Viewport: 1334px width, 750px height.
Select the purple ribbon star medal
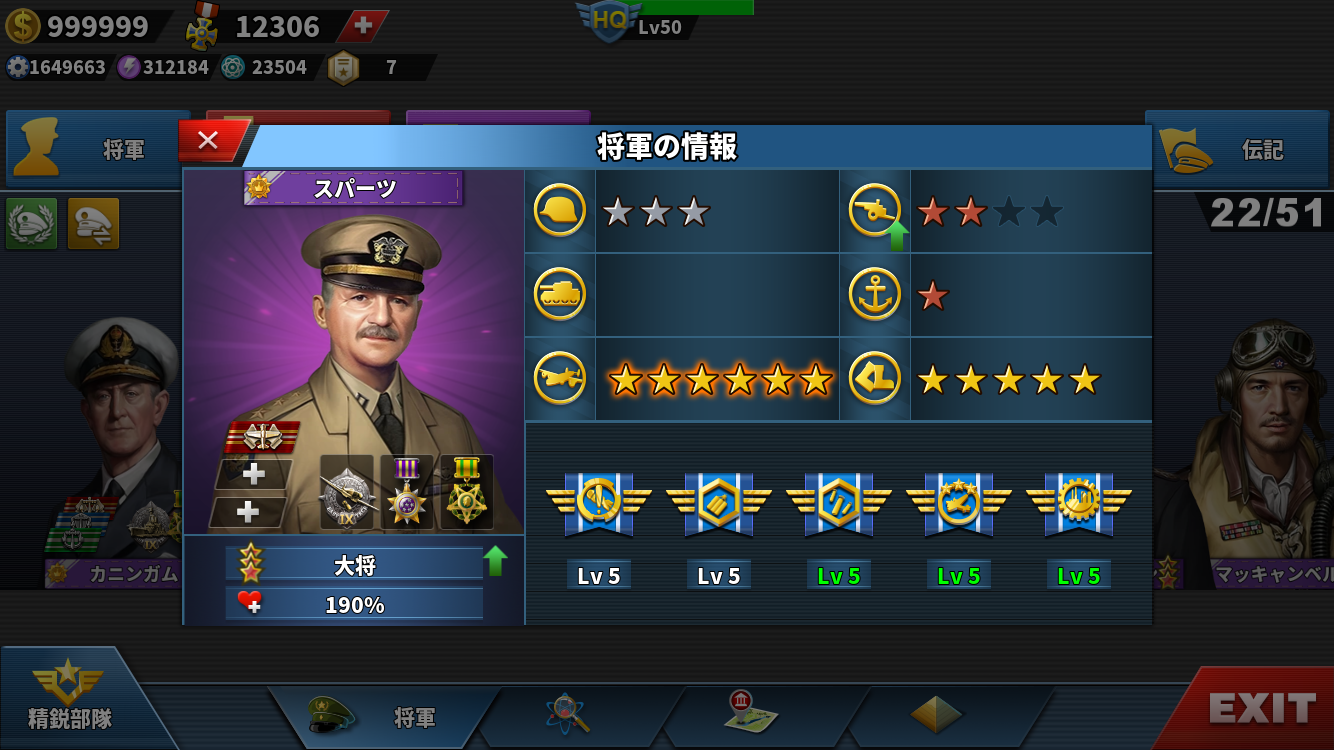[407, 492]
